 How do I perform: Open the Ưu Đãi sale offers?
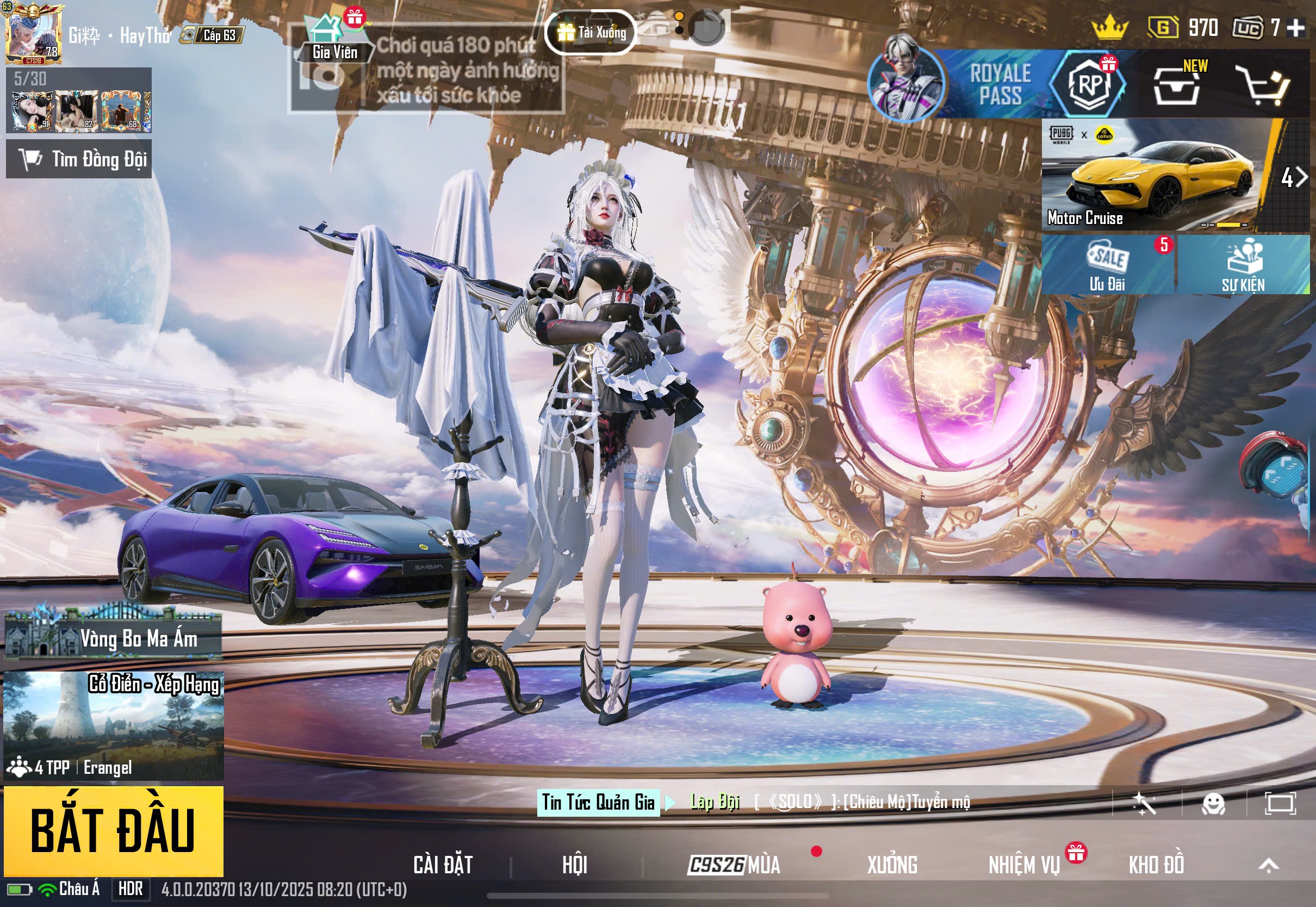click(1107, 265)
